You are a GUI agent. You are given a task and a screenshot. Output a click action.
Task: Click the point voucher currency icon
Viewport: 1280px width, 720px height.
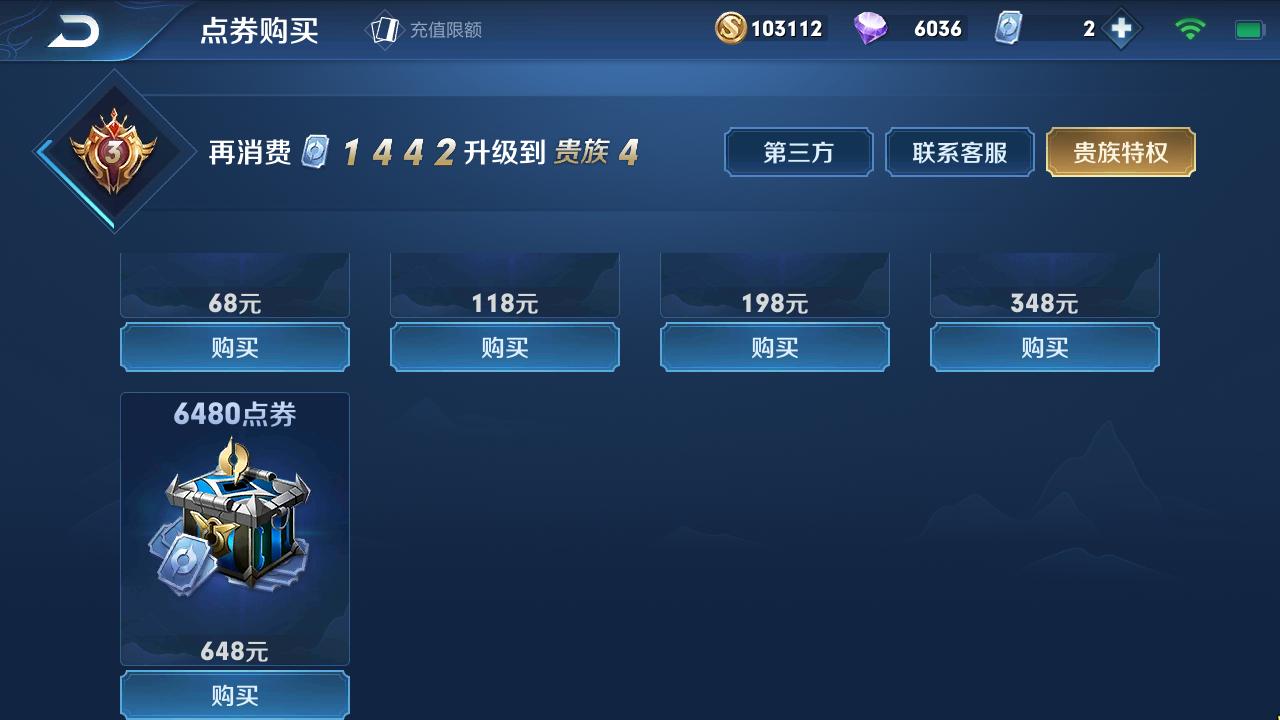pyautogui.click(x=1010, y=28)
